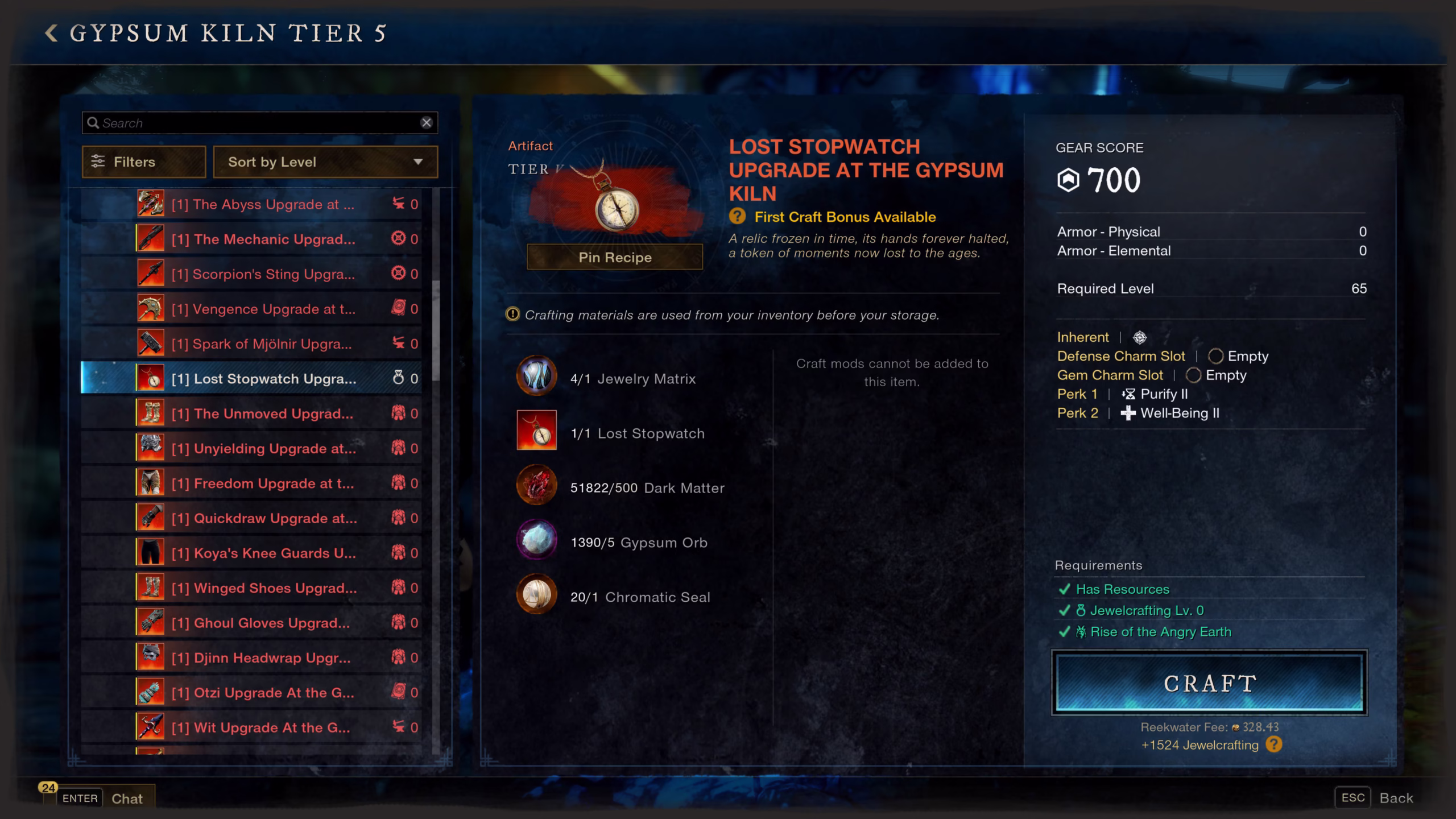The width and height of the screenshot is (1456, 819).
Task: Show the Jewelcrafting experience help tooltip
Action: click(1274, 744)
